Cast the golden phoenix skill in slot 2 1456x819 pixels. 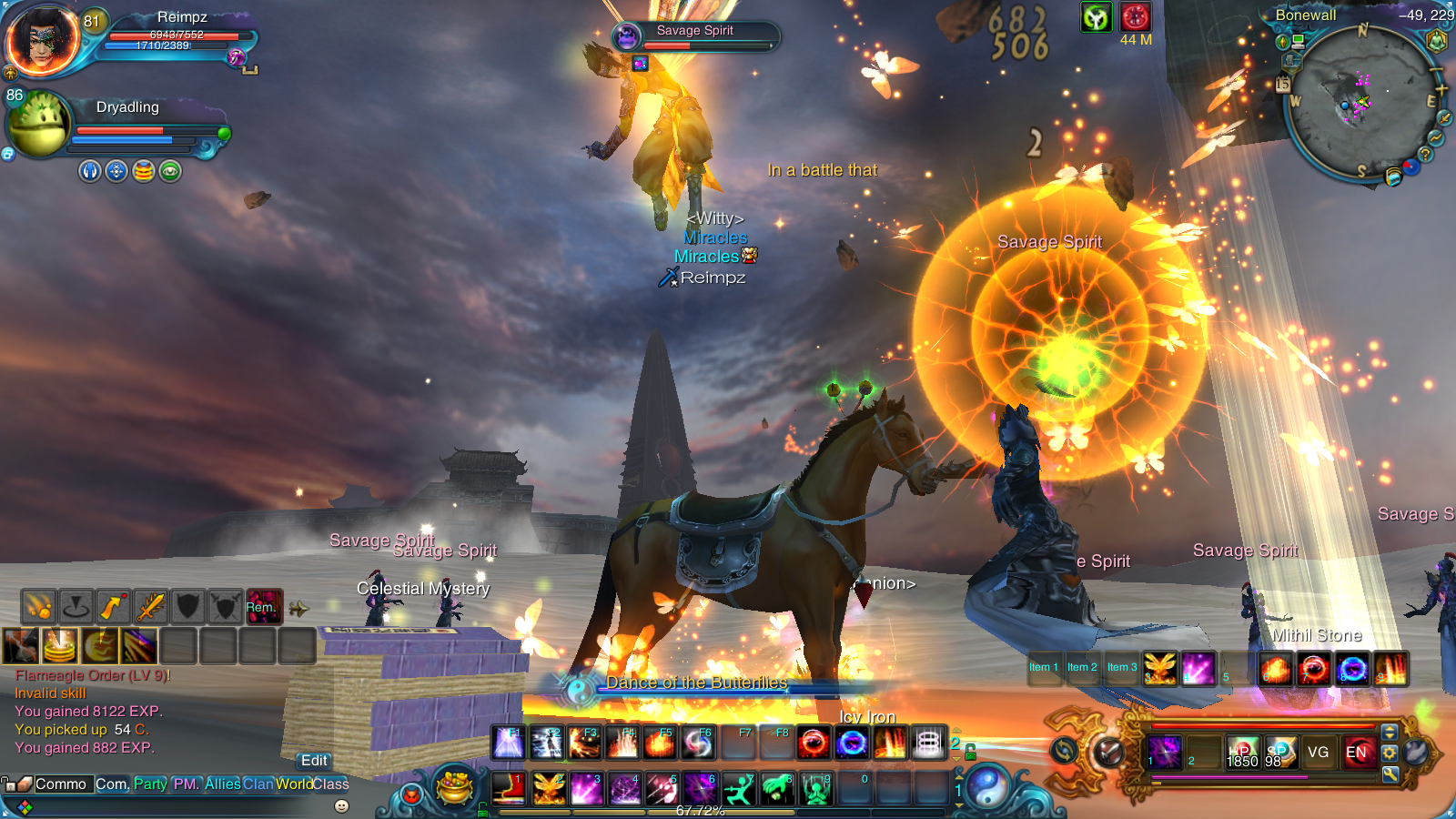[x=549, y=788]
